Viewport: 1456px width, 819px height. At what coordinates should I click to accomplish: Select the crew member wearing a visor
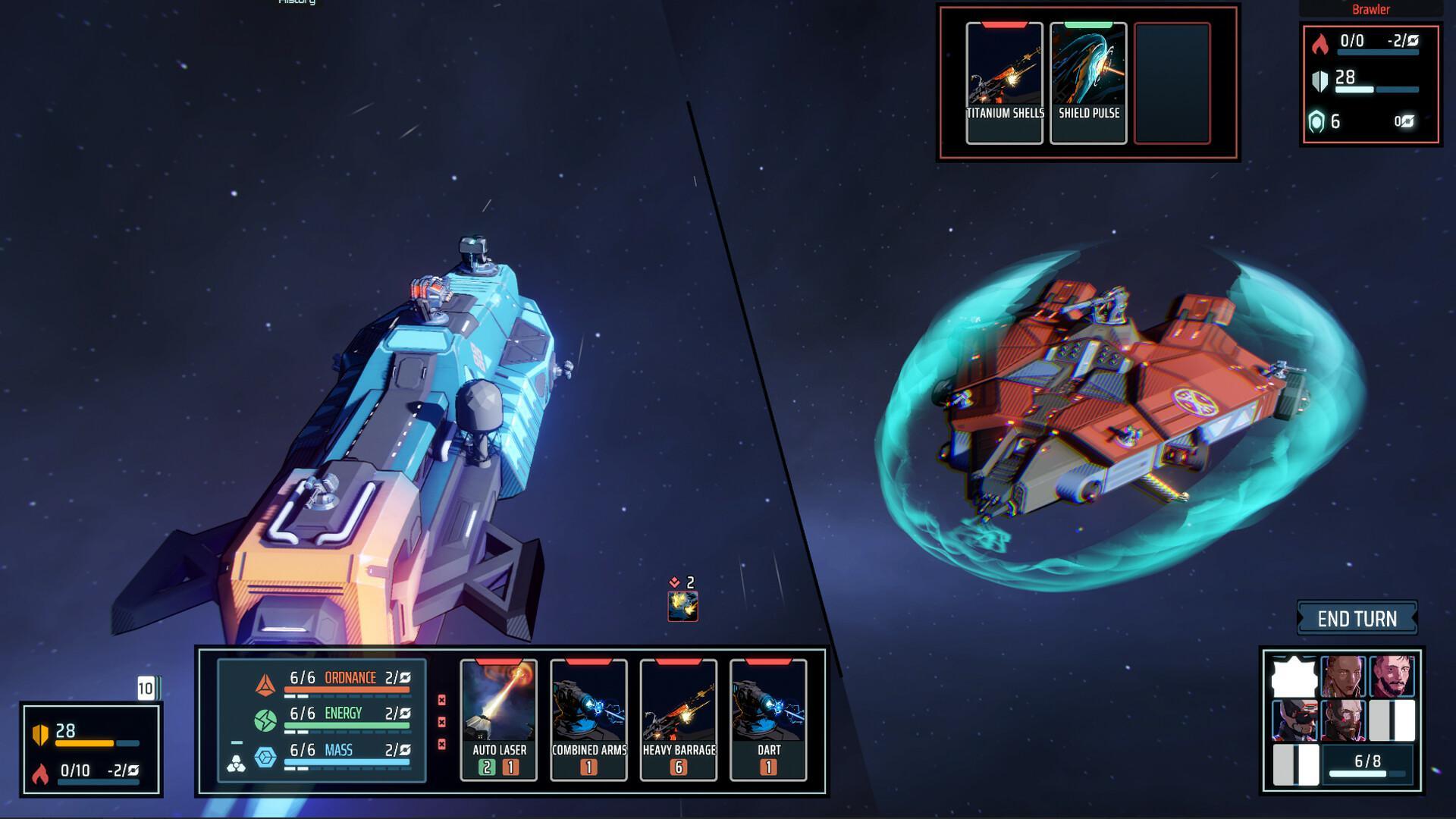click(x=1294, y=720)
